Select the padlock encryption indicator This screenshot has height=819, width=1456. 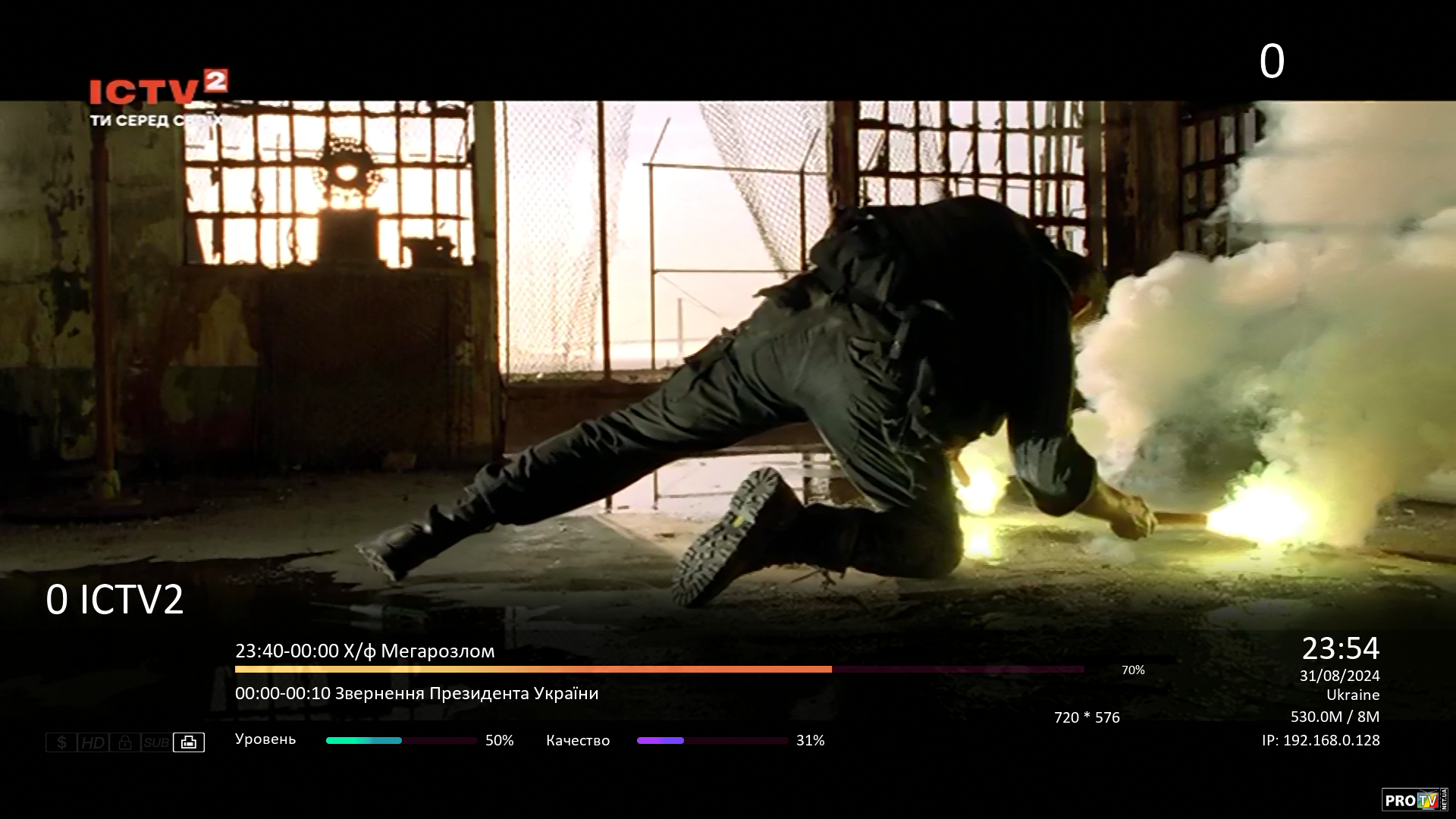125,742
